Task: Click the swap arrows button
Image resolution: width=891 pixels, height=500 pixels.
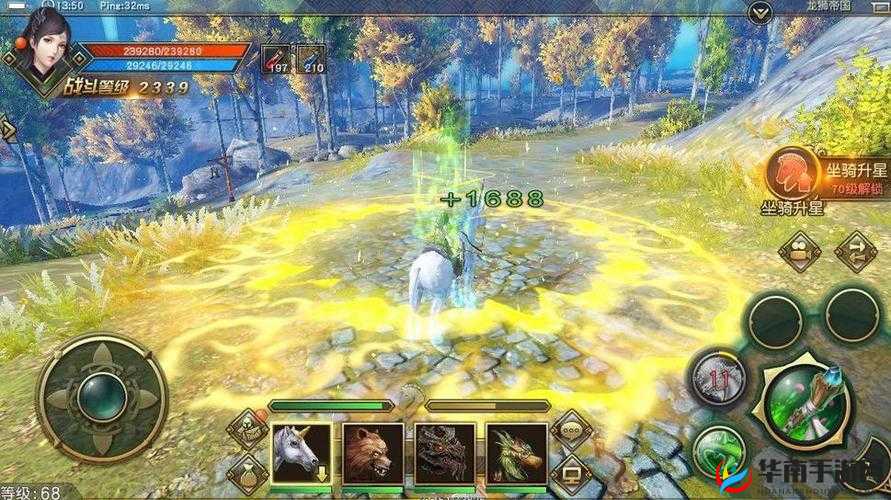Action: click(854, 250)
